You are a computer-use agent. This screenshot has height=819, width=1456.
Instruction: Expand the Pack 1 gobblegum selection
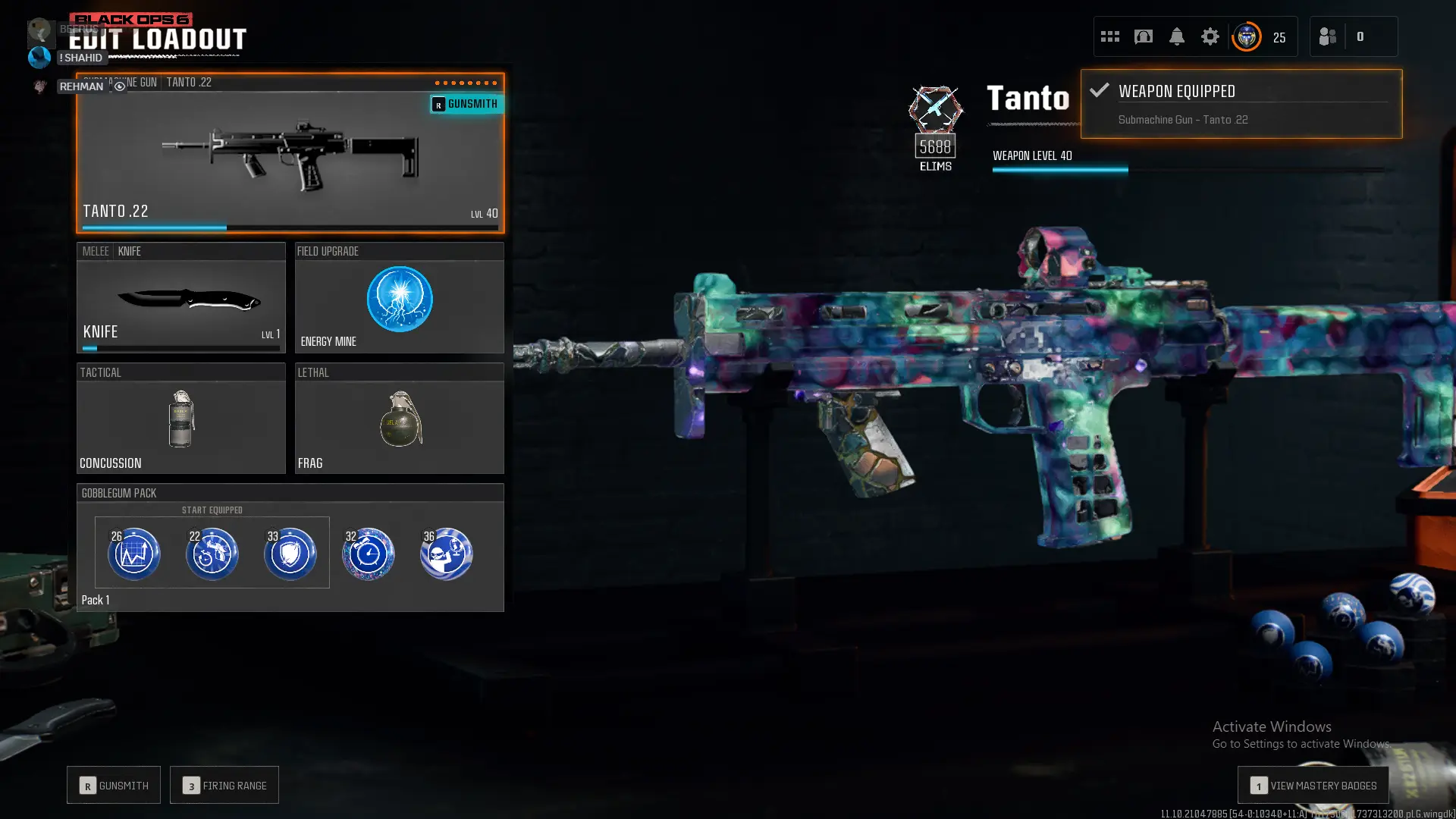(96, 600)
